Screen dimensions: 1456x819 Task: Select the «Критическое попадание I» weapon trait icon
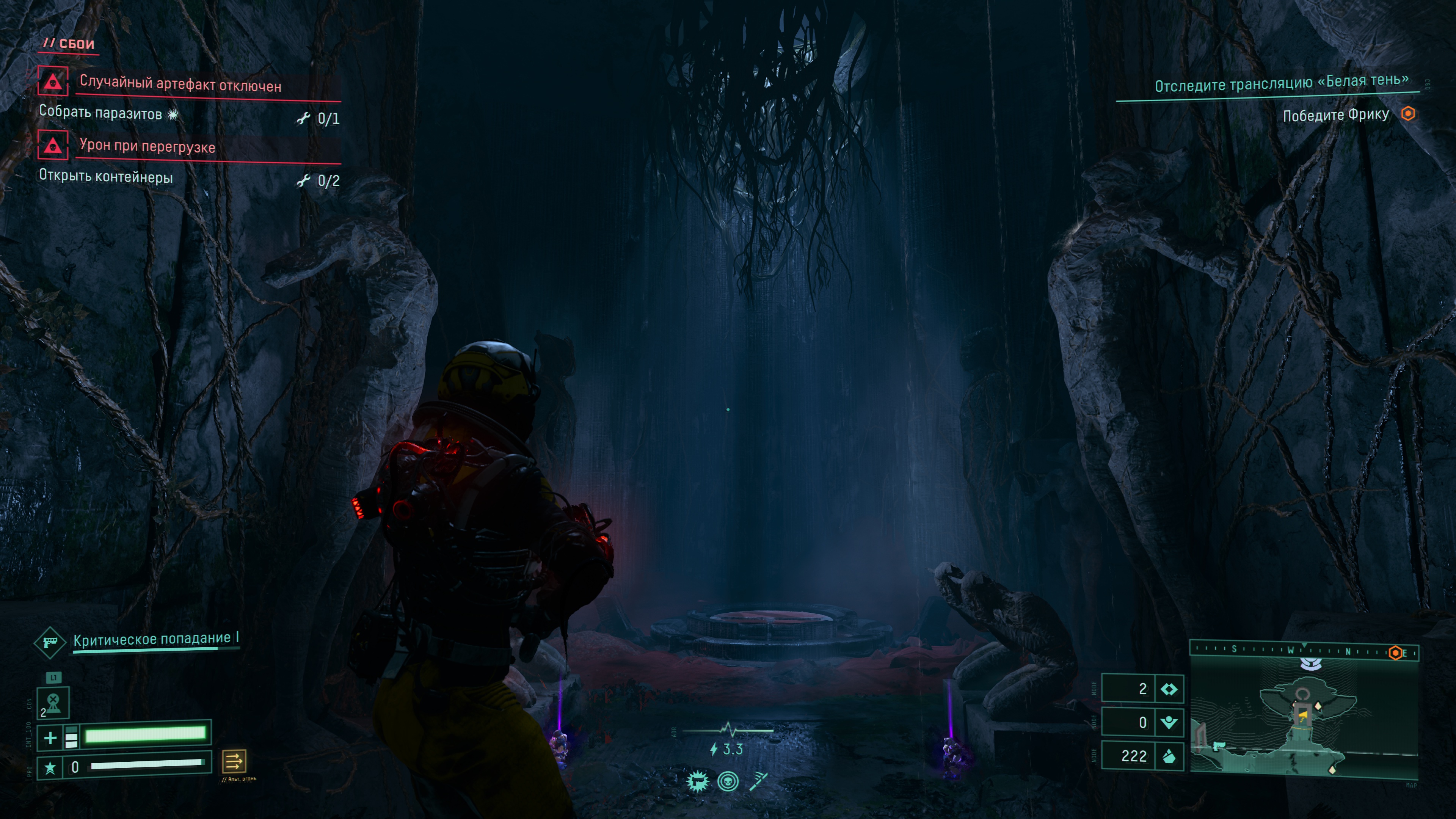click(50, 642)
